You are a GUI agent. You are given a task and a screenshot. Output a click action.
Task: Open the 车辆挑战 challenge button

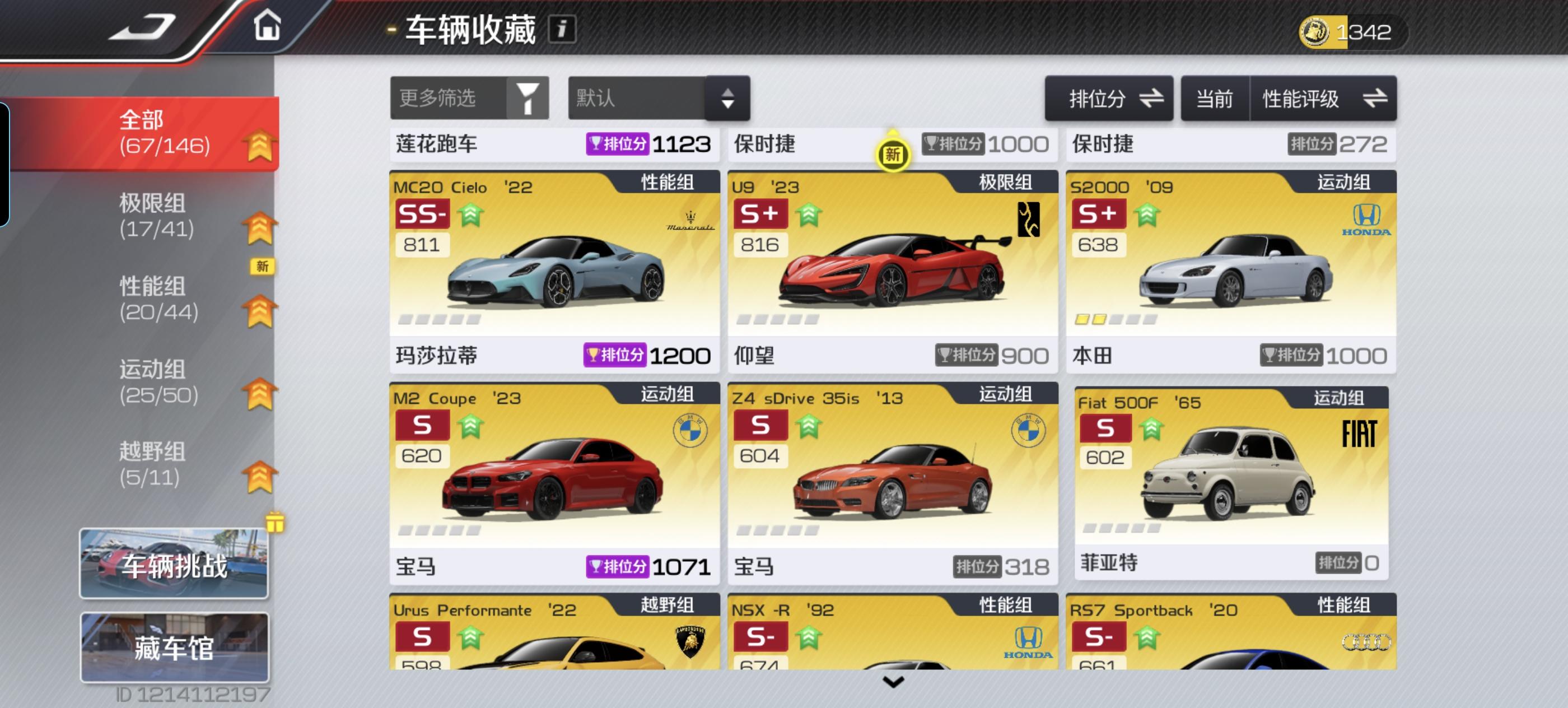coord(175,563)
